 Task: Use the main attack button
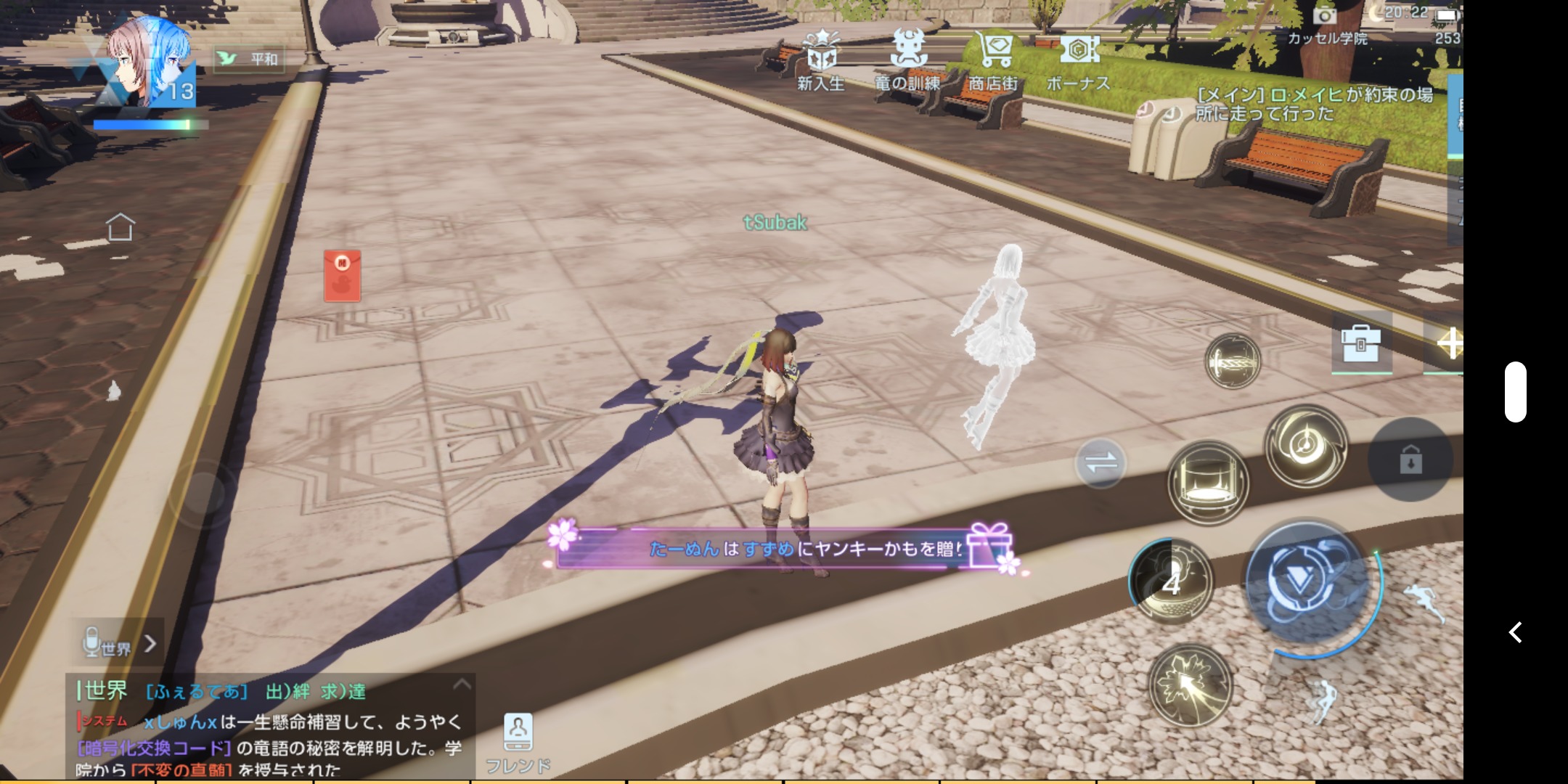[x=1307, y=582]
